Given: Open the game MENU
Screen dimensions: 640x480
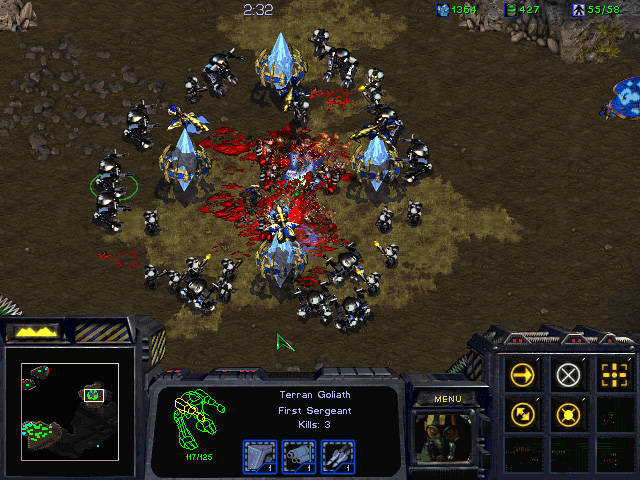Looking at the screenshot, I should pyautogui.click(x=447, y=399).
